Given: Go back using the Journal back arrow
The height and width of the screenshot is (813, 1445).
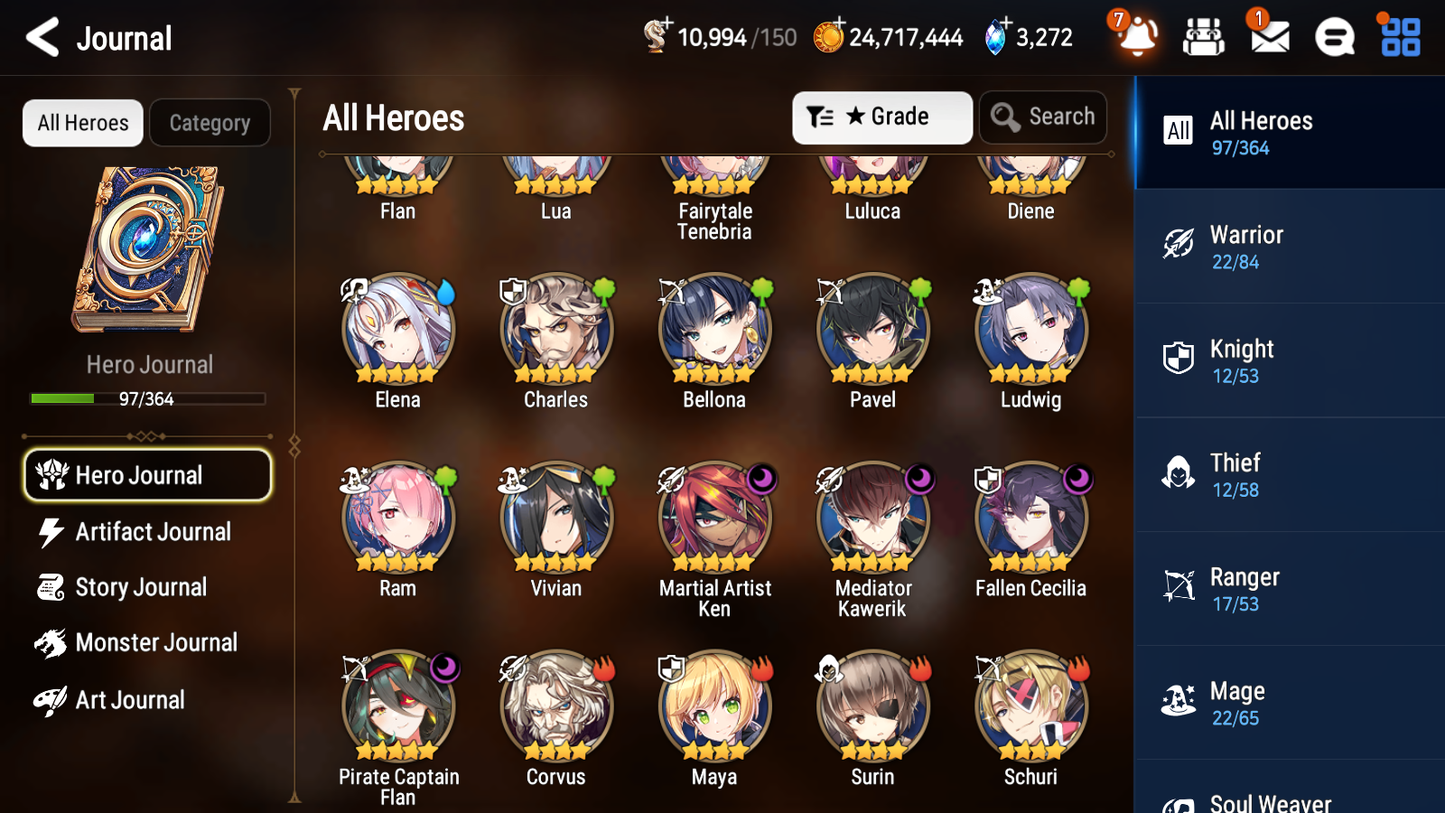Looking at the screenshot, I should point(42,37).
